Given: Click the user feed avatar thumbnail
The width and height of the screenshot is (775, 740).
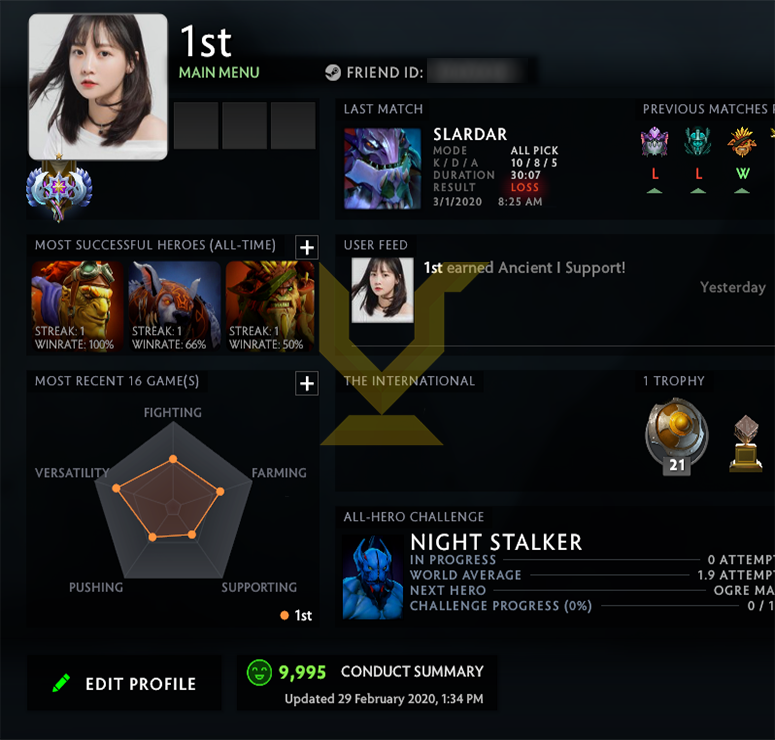Looking at the screenshot, I should [x=382, y=290].
